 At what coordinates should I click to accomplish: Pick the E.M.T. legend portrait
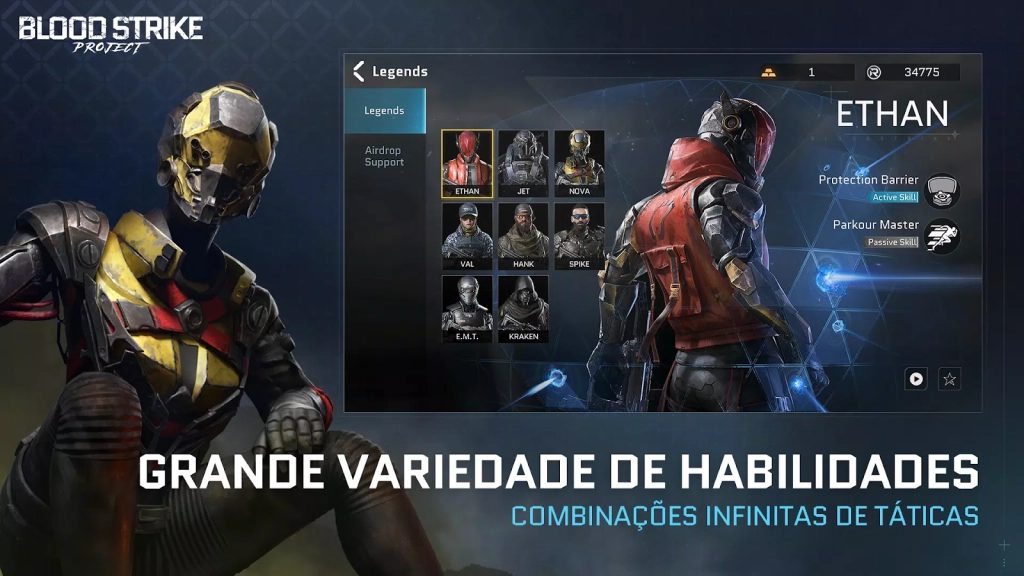[x=467, y=309]
